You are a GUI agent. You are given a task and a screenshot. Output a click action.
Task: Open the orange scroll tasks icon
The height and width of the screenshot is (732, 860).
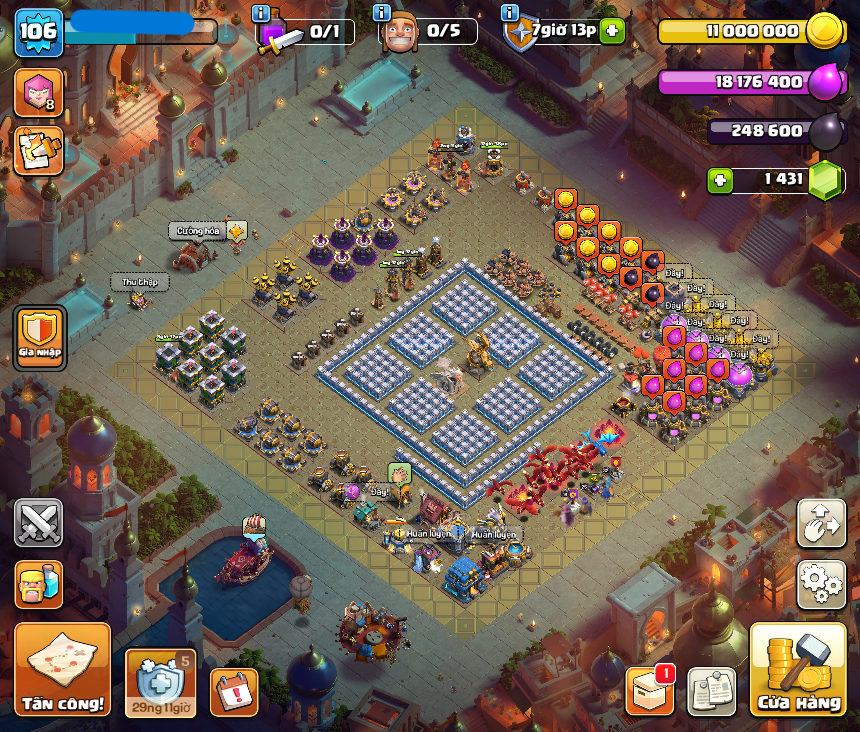pyautogui.click(x=38, y=151)
